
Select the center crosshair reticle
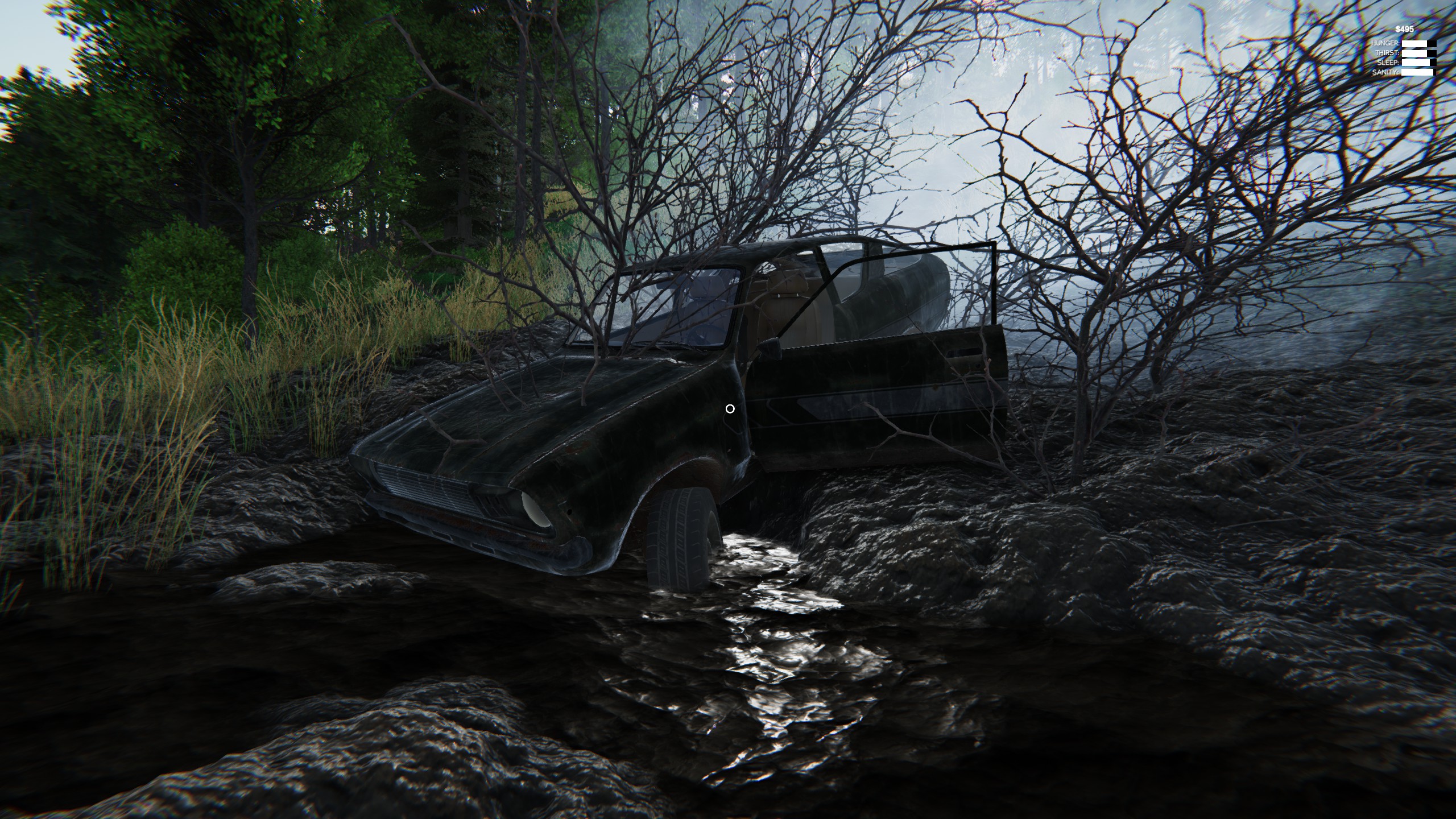coord(730,408)
